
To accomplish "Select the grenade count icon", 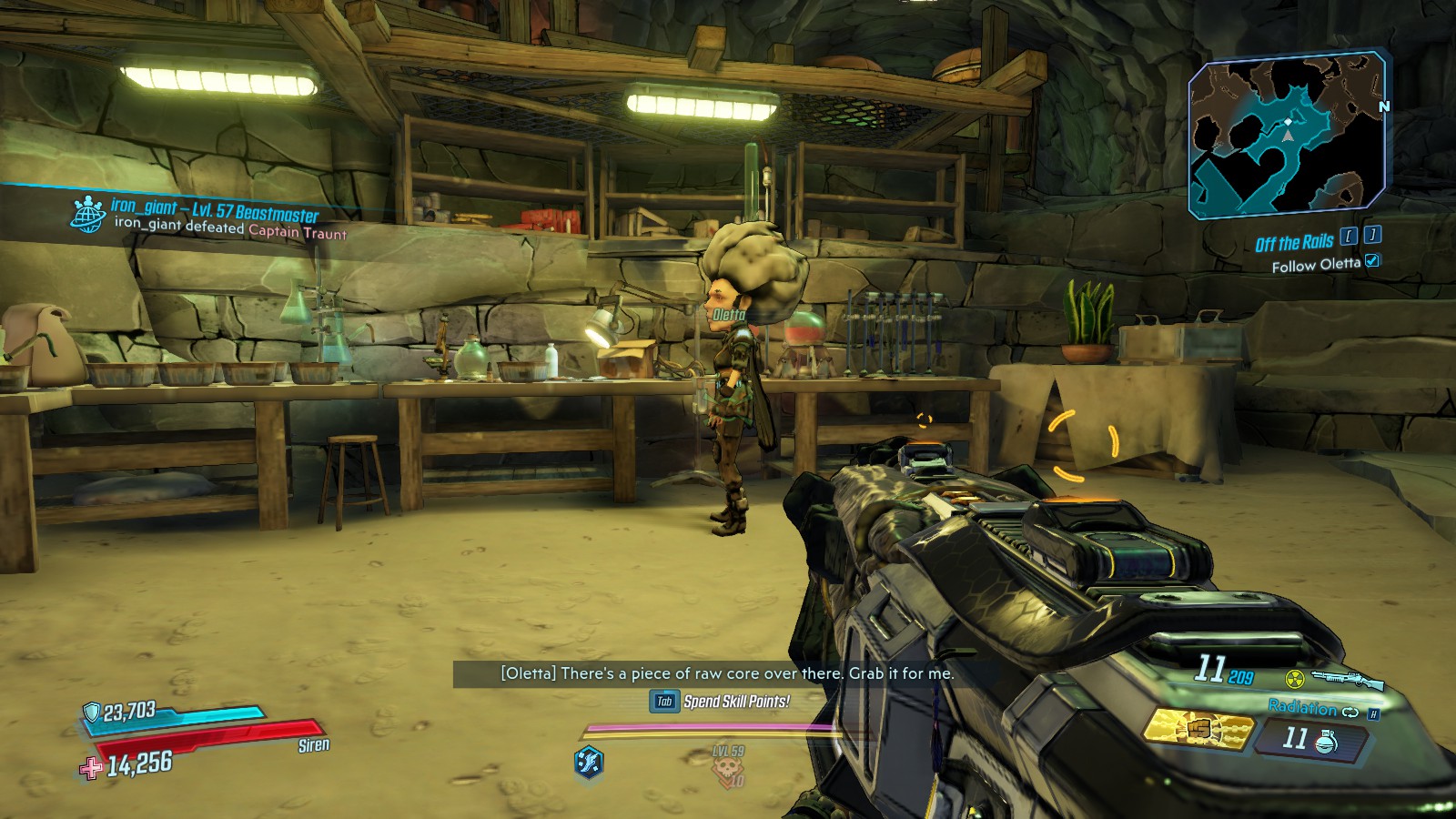I will 1327,742.
